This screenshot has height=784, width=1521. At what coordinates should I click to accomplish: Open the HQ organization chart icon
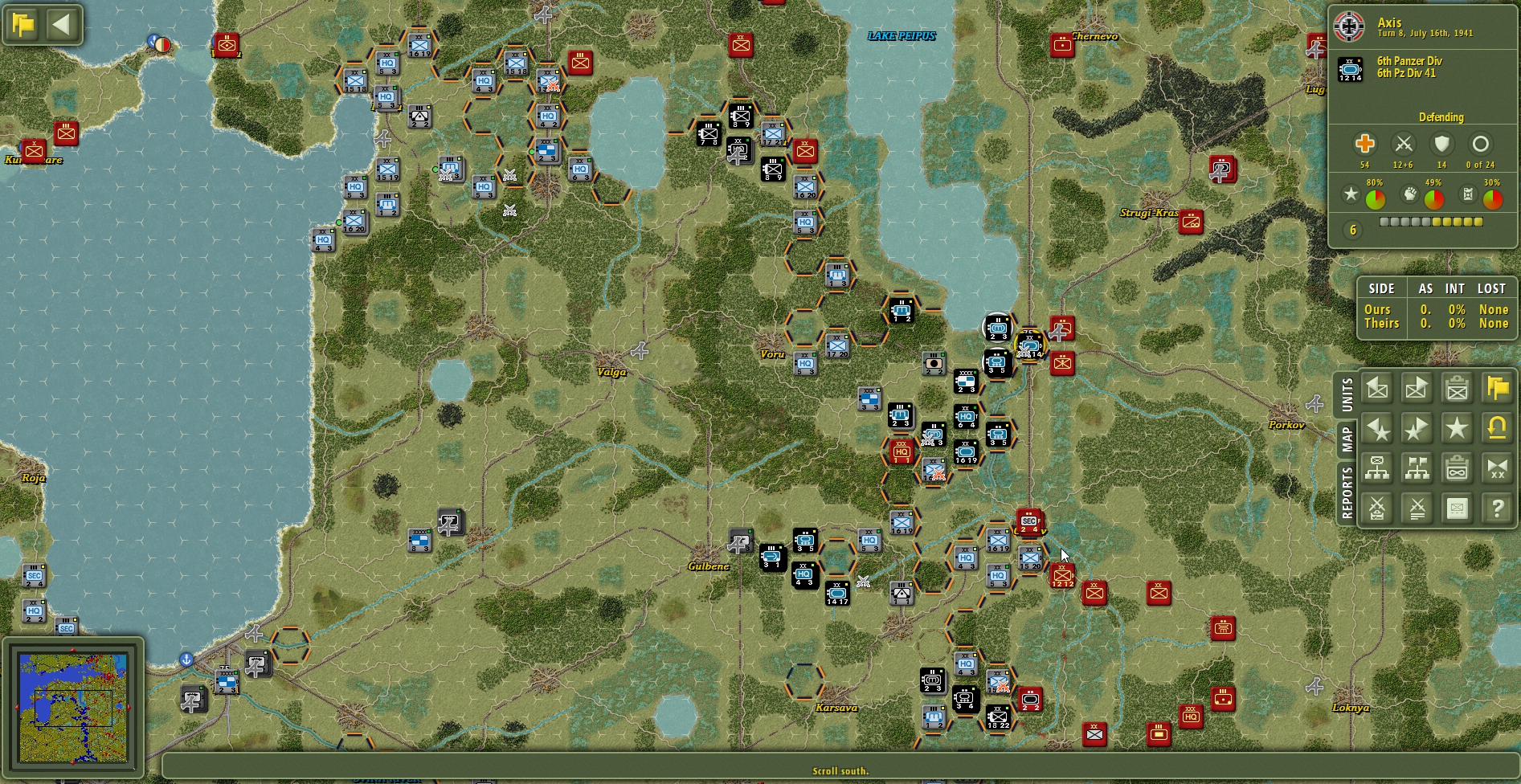(1376, 468)
